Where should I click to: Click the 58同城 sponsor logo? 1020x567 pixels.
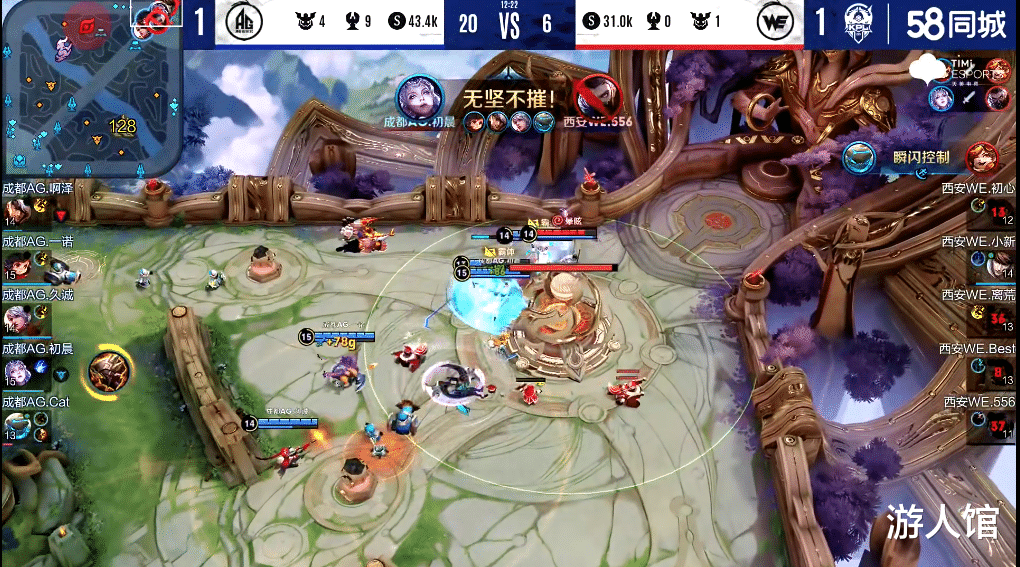tap(956, 23)
